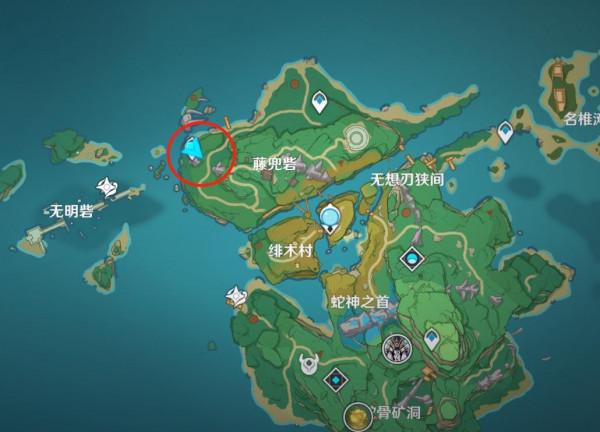Pick the waypoint beside the boss portrait
The image size is (600, 432).
[x=431, y=340]
